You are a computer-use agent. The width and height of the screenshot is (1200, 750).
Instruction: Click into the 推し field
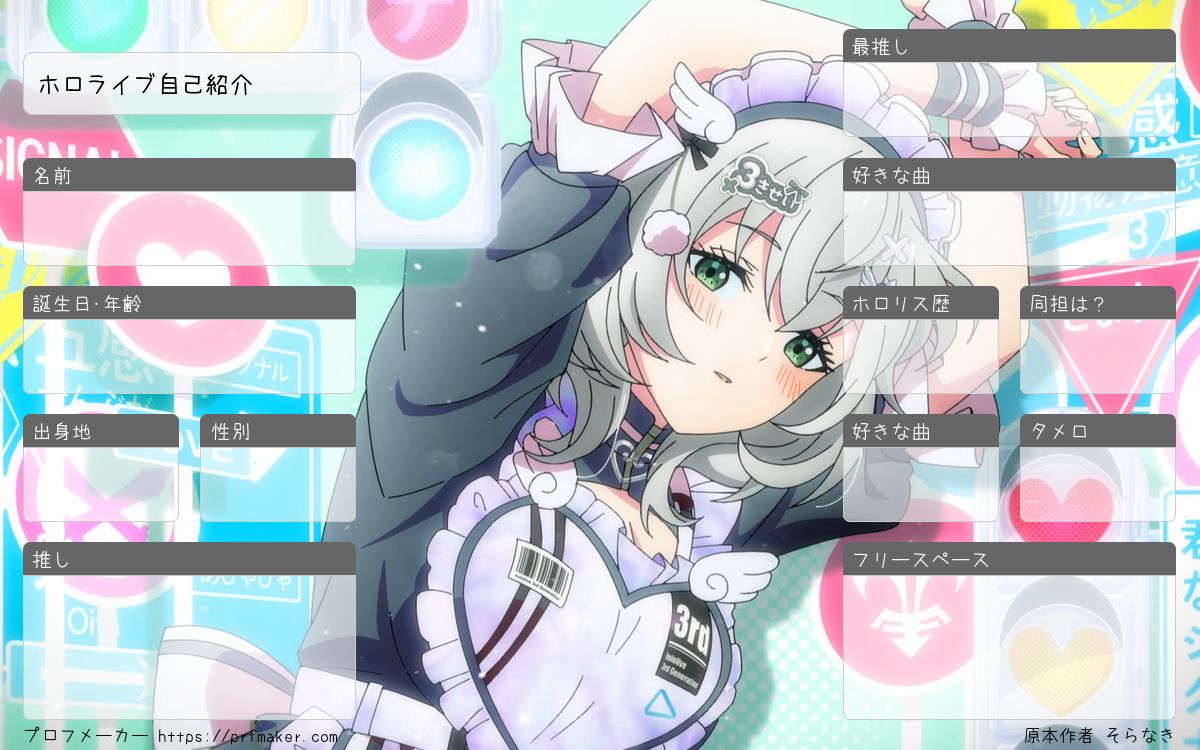click(x=189, y=645)
